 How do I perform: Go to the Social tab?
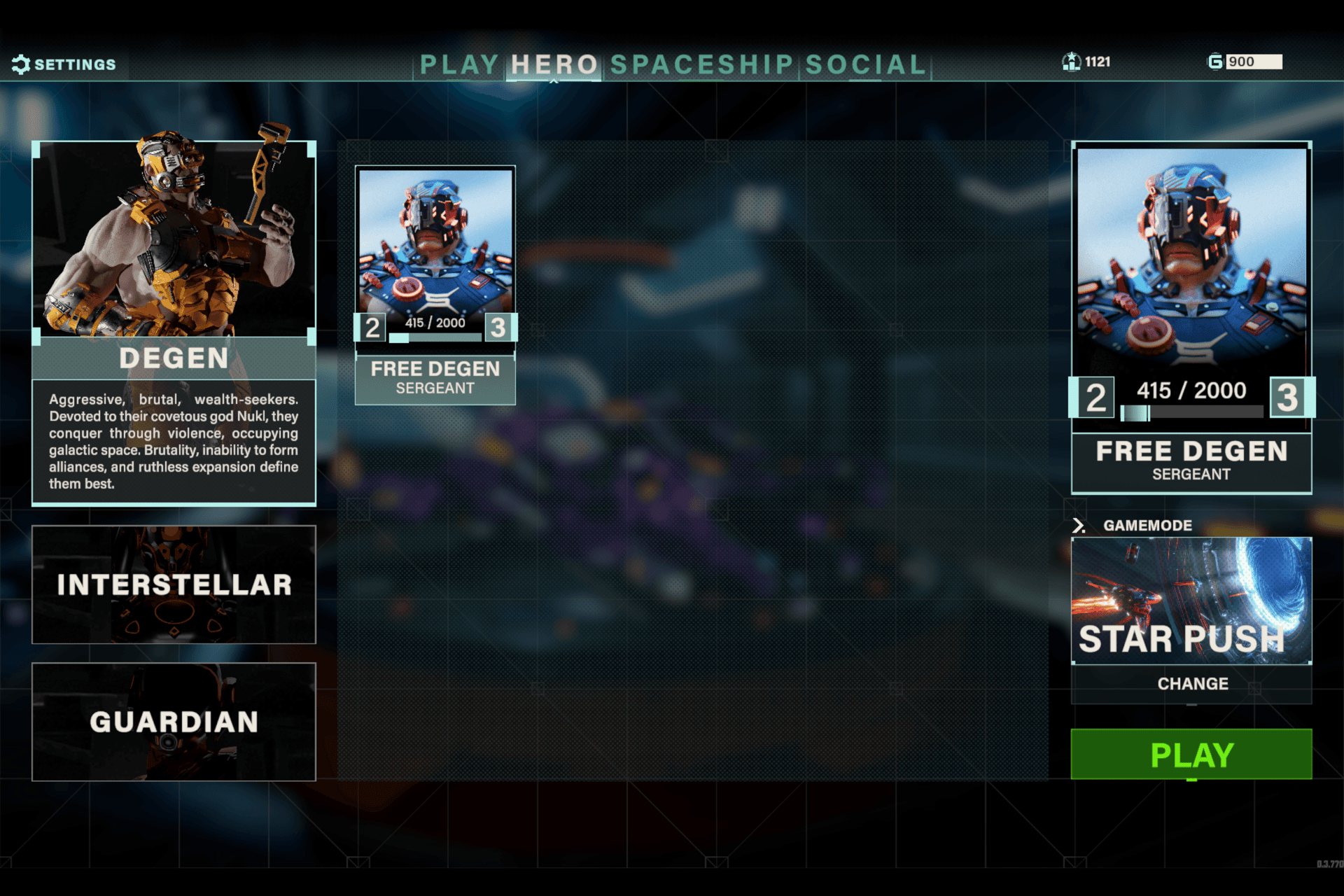pos(866,64)
